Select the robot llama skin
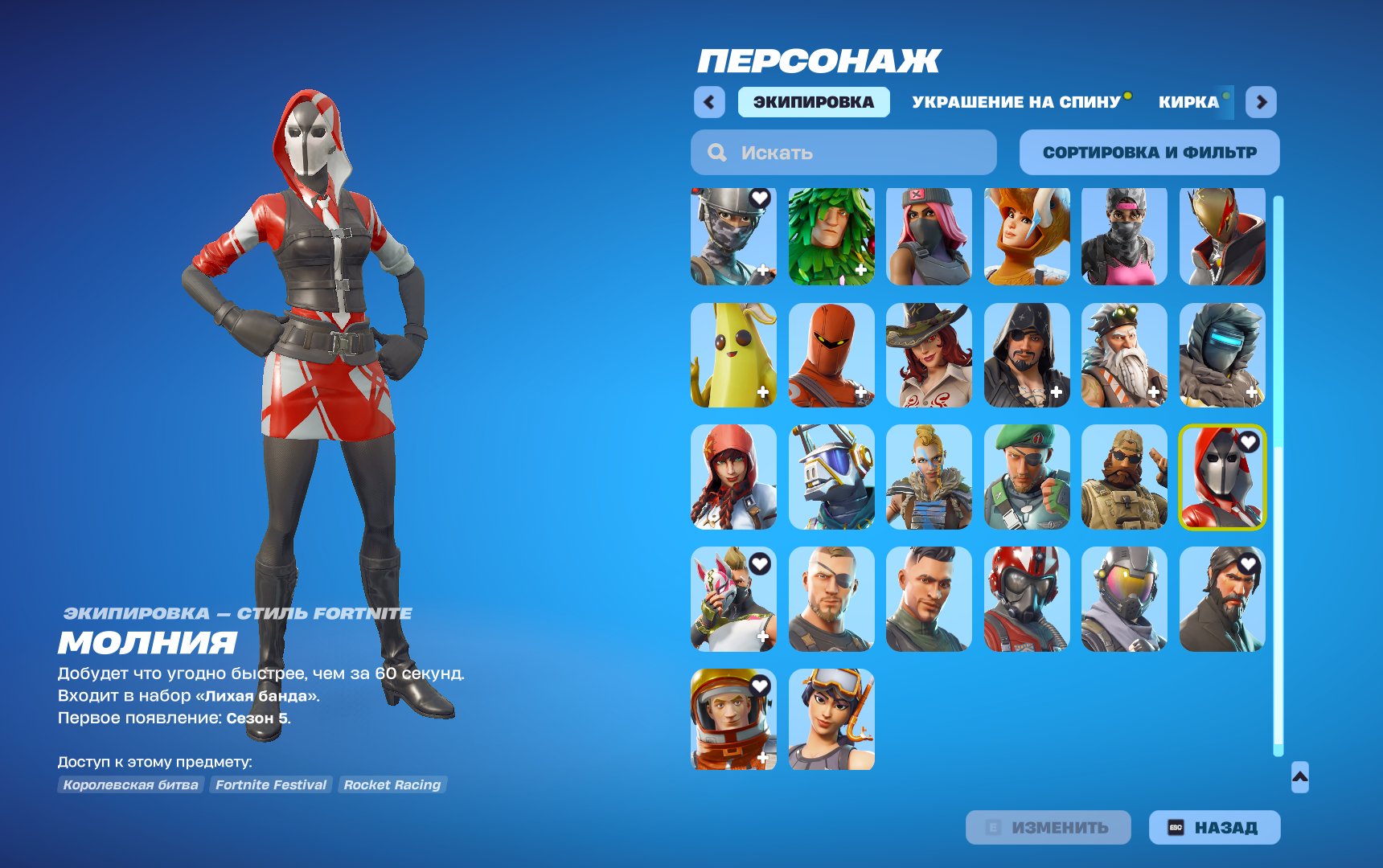The height and width of the screenshot is (868, 1383). click(x=830, y=477)
